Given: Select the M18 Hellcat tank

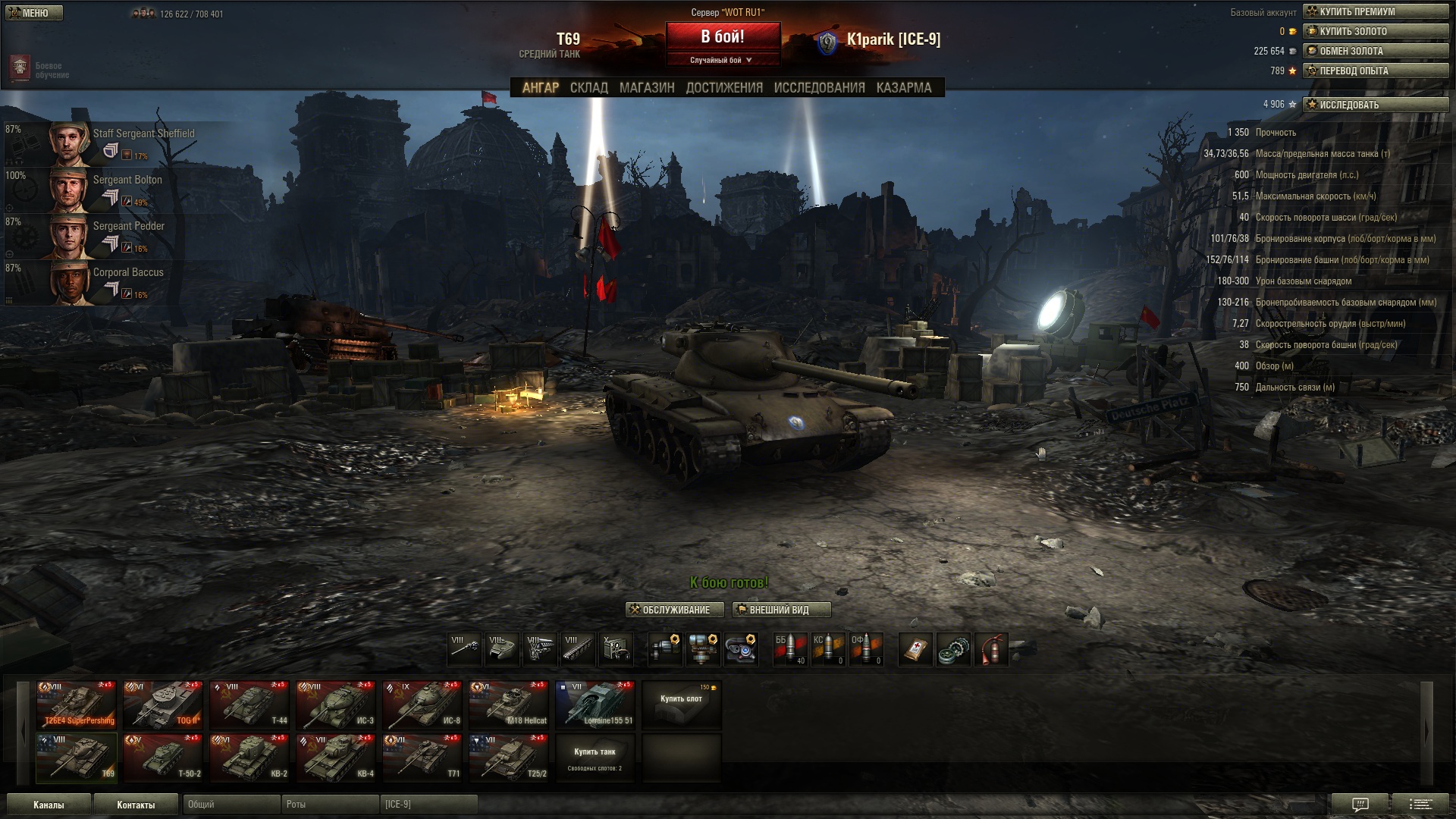Looking at the screenshot, I should (509, 704).
